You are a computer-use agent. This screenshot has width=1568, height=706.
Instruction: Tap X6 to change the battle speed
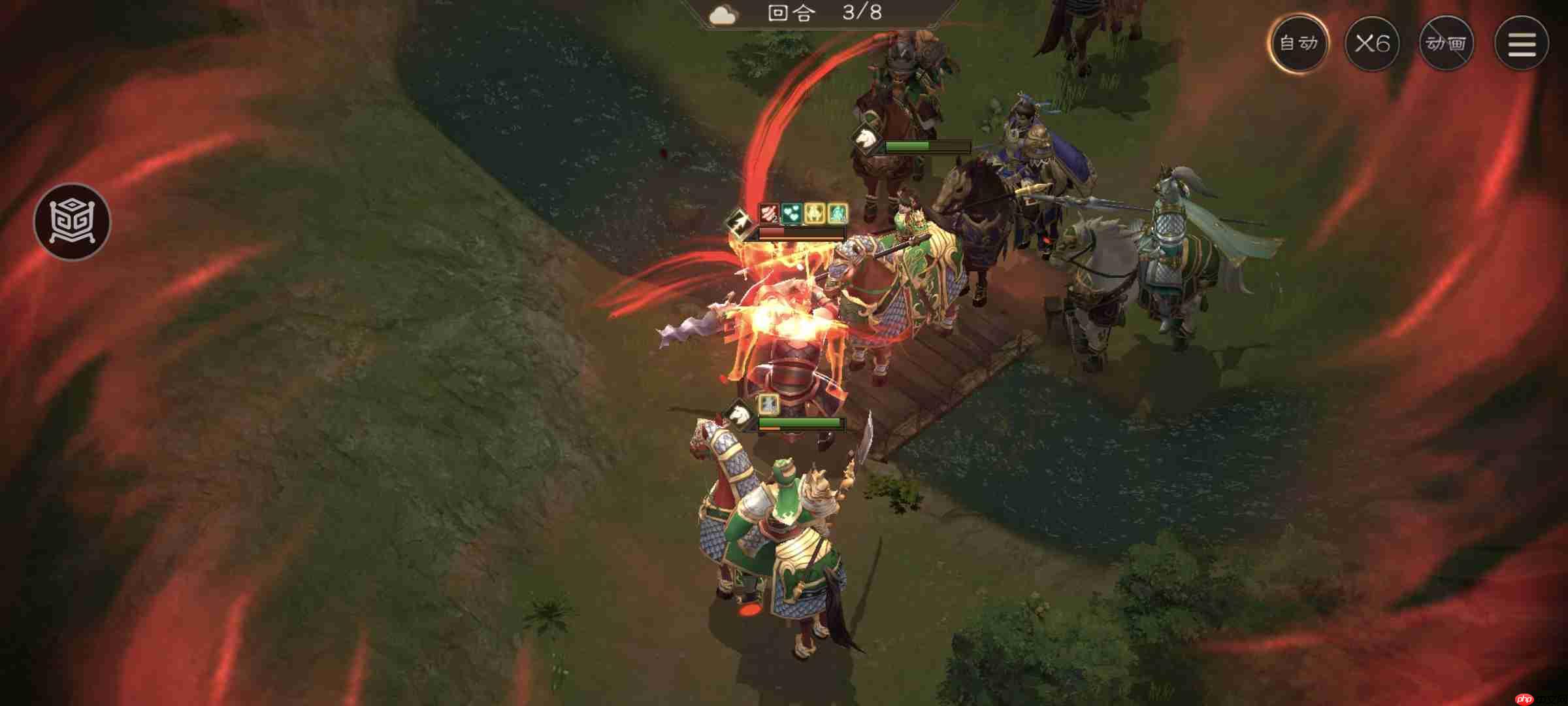(1375, 42)
